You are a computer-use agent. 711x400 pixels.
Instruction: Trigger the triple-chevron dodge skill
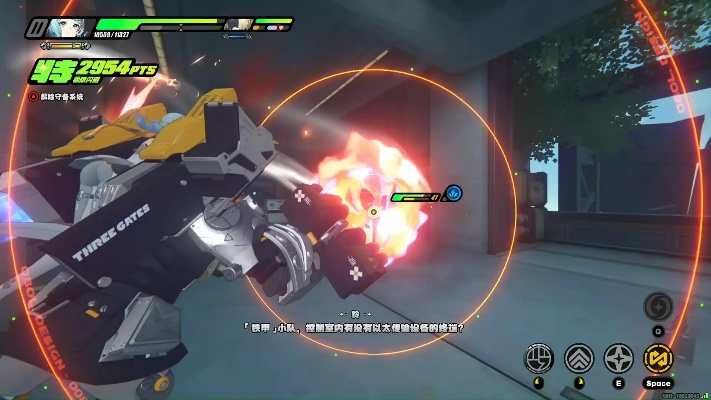[x=579, y=358]
